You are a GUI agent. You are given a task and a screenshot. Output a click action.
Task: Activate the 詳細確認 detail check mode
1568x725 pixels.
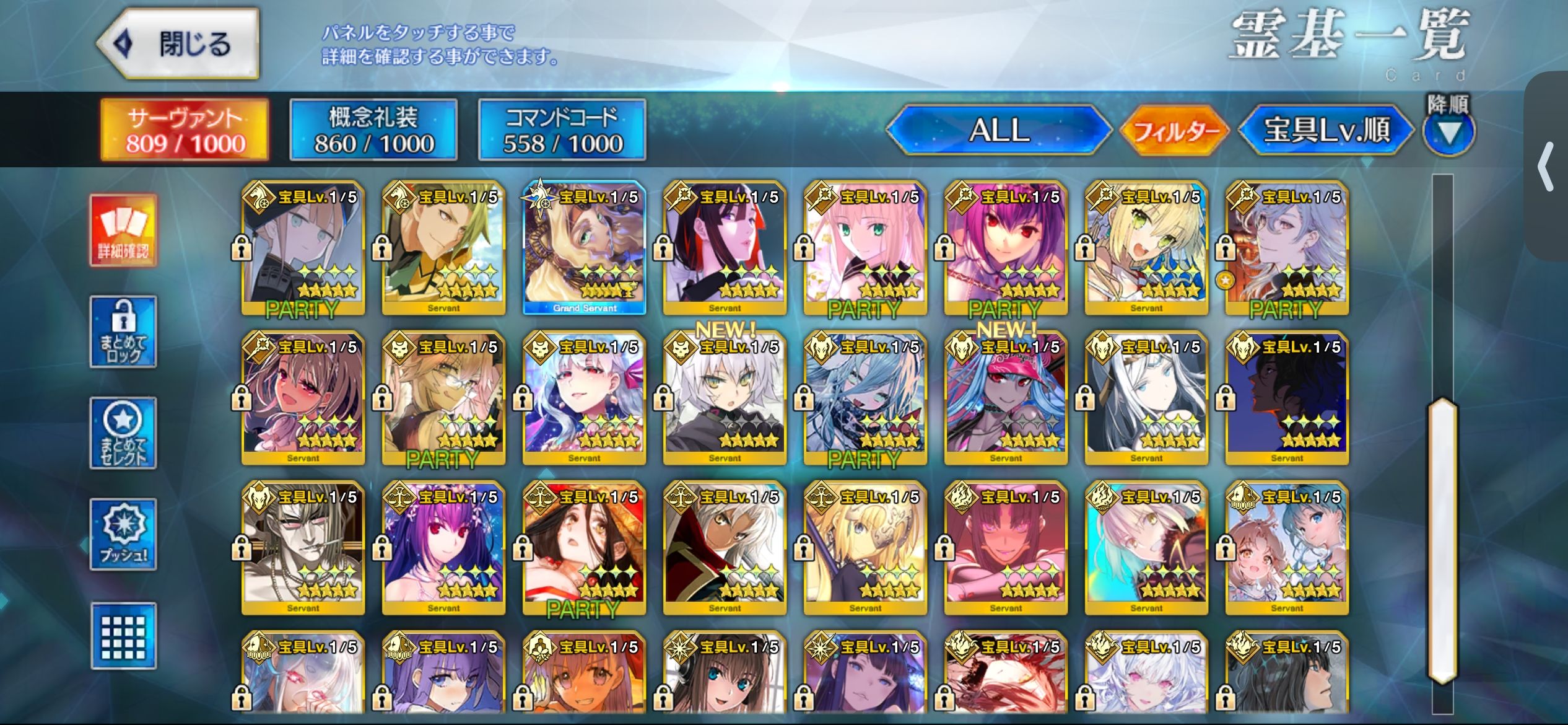click(123, 231)
